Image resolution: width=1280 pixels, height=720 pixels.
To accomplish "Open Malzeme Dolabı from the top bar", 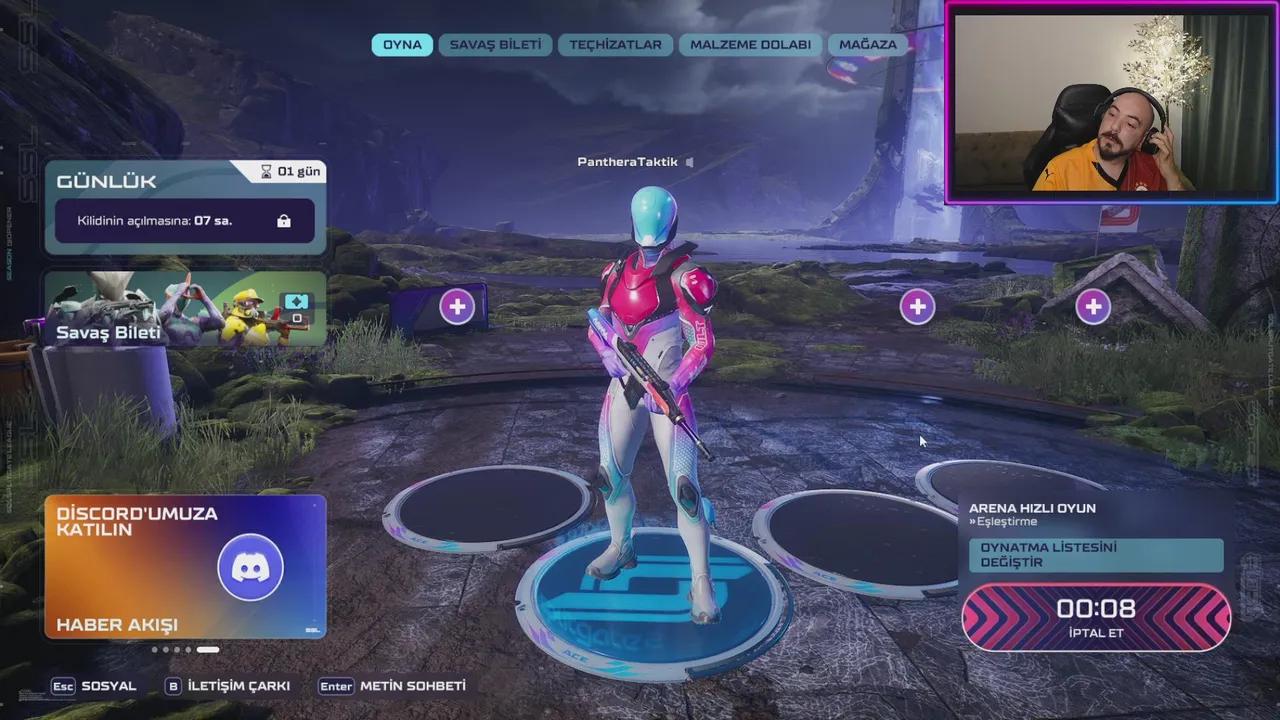I will coord(750,44).
